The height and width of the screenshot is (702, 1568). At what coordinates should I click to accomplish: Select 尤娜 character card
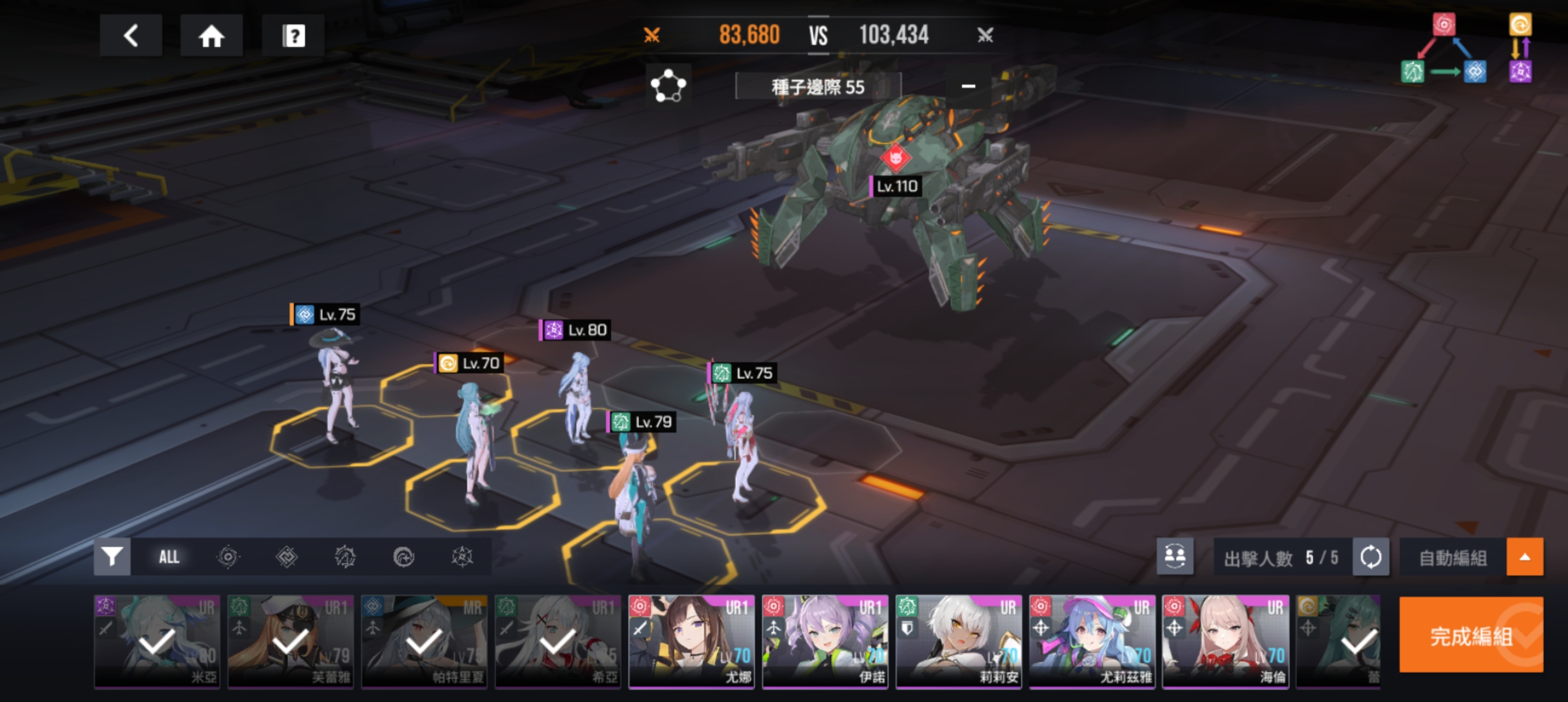pyautogui.click(x=691, y=642)
